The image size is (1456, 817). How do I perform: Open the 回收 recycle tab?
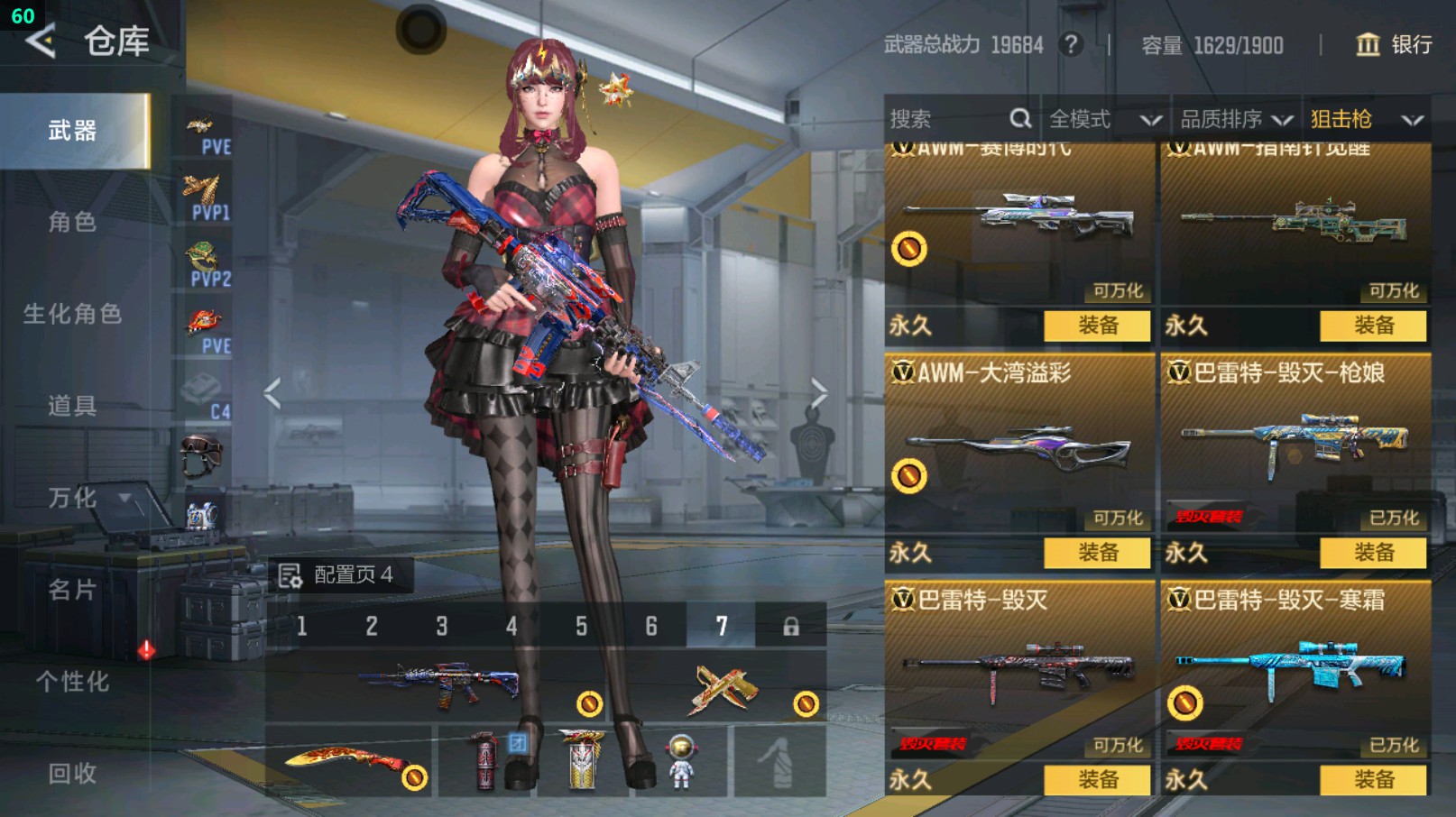point(72,773)
